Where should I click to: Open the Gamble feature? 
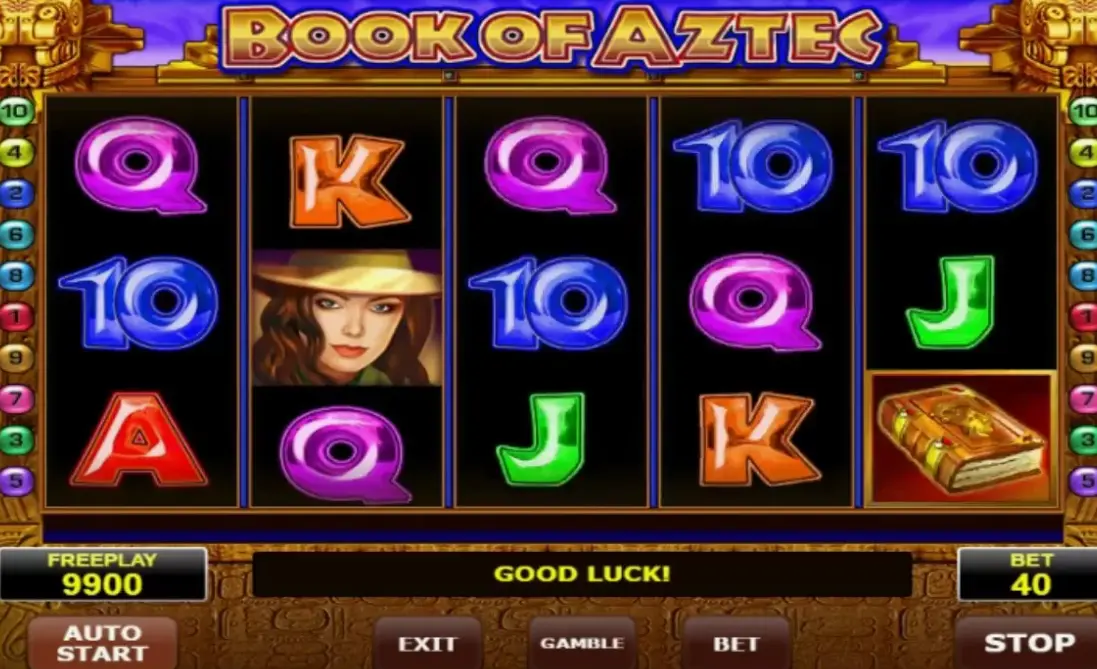[x=582, y=644]
